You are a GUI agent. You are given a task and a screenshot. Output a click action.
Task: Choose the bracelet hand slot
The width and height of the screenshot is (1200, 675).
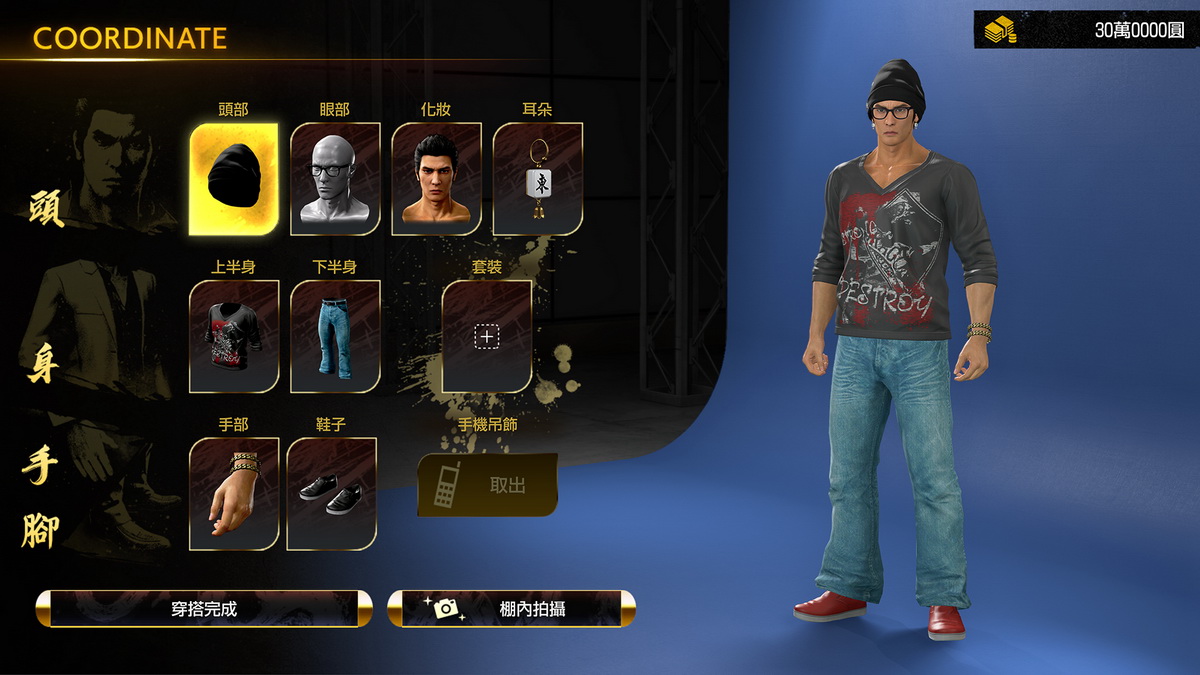[234, 493]
